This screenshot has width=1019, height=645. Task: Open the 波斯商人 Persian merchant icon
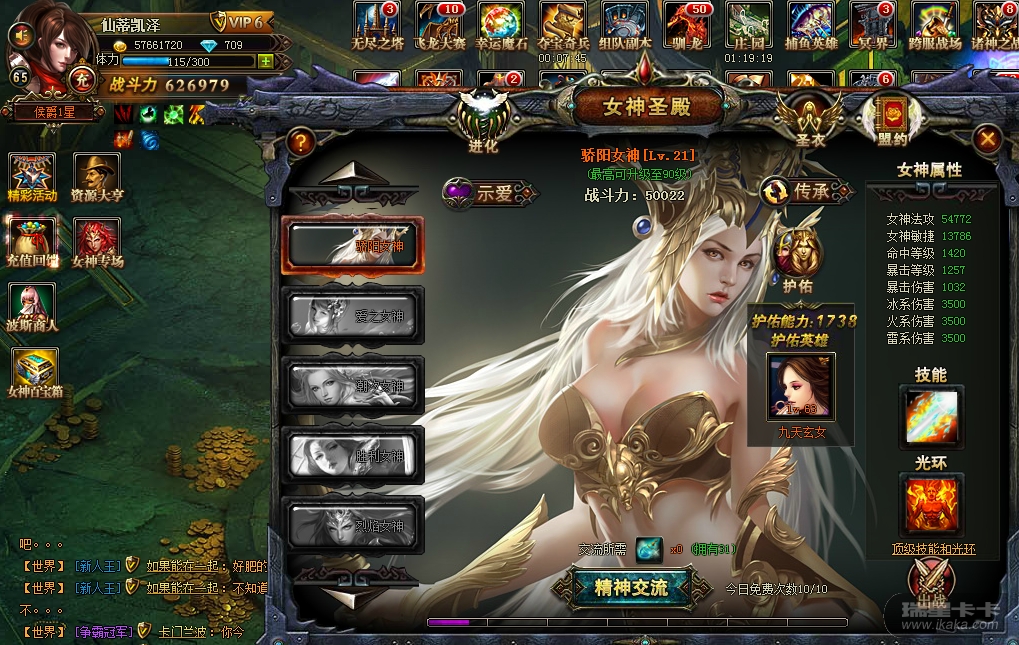point(32,306)
